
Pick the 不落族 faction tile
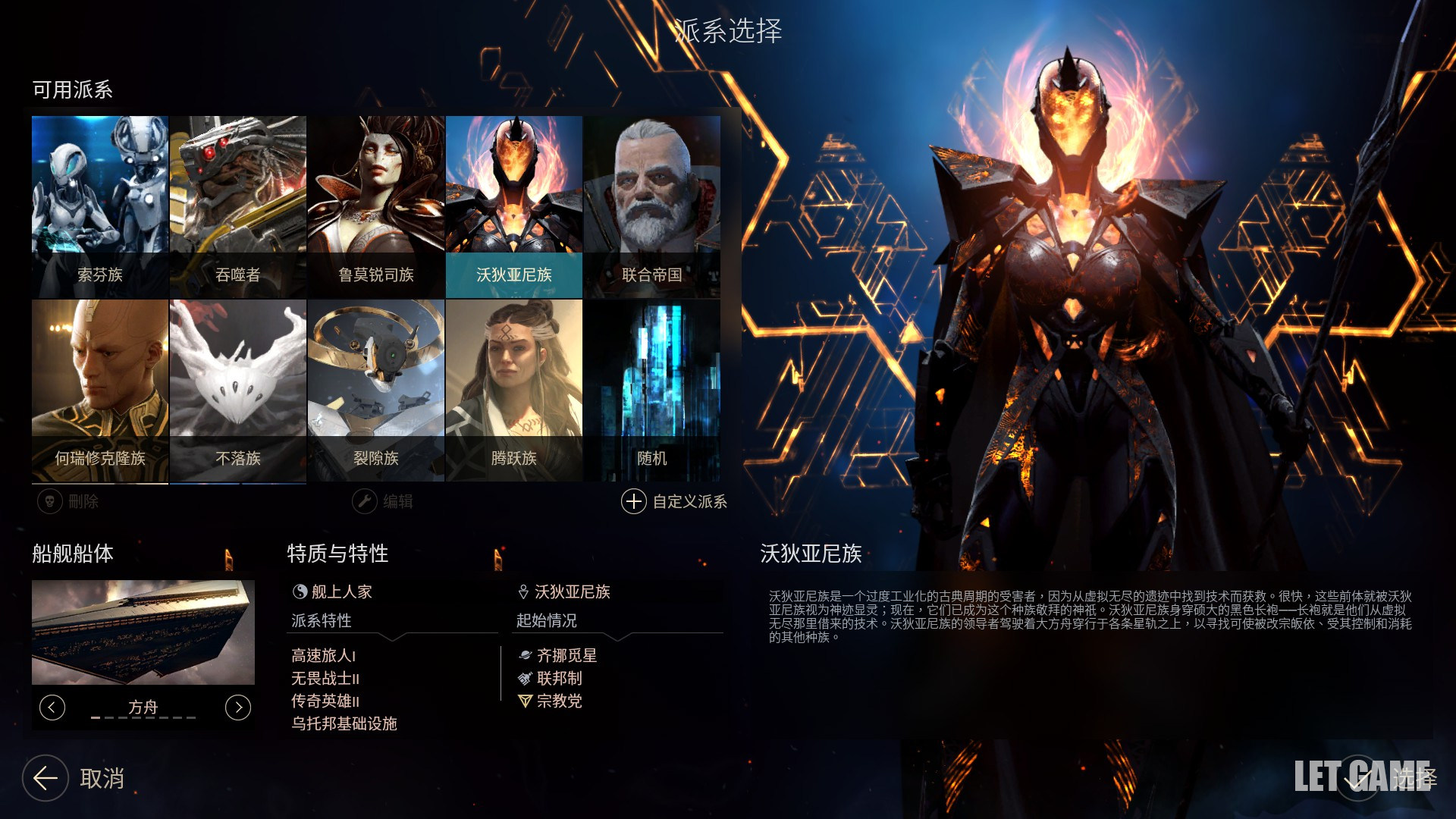pos(238,388)
